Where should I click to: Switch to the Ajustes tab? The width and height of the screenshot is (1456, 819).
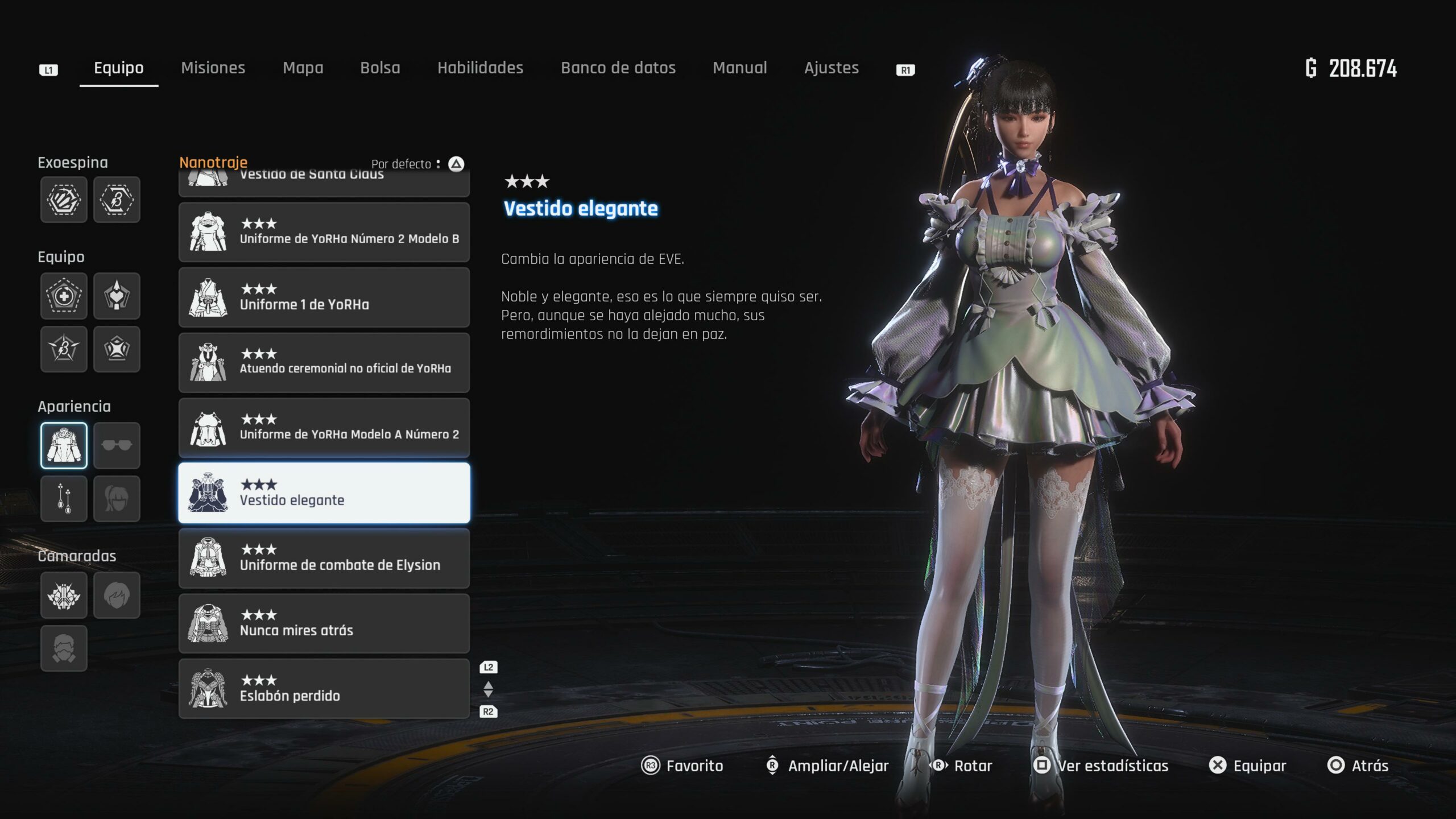(831, 68)
